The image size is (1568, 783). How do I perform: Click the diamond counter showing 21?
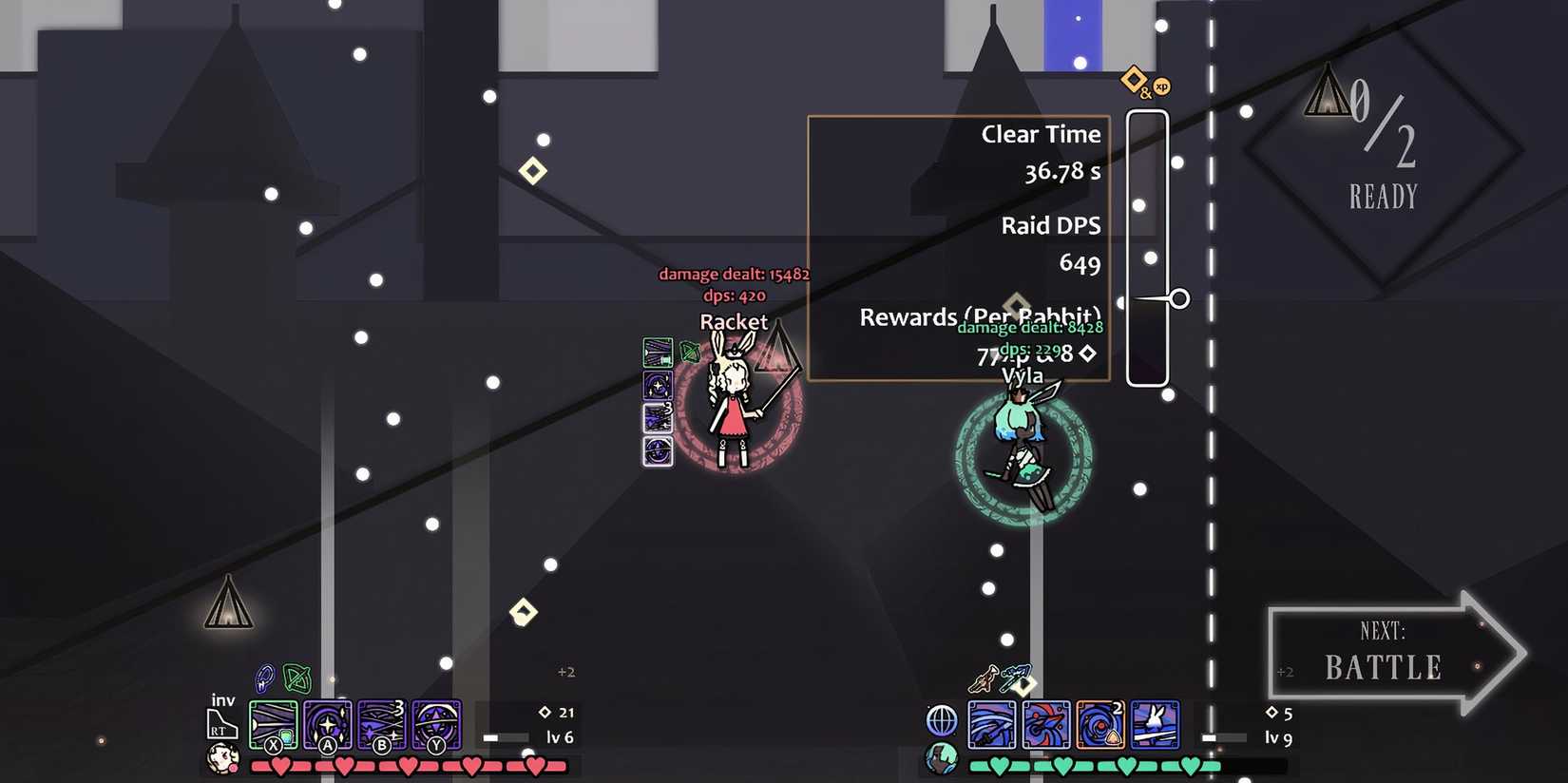coord(561,711)
